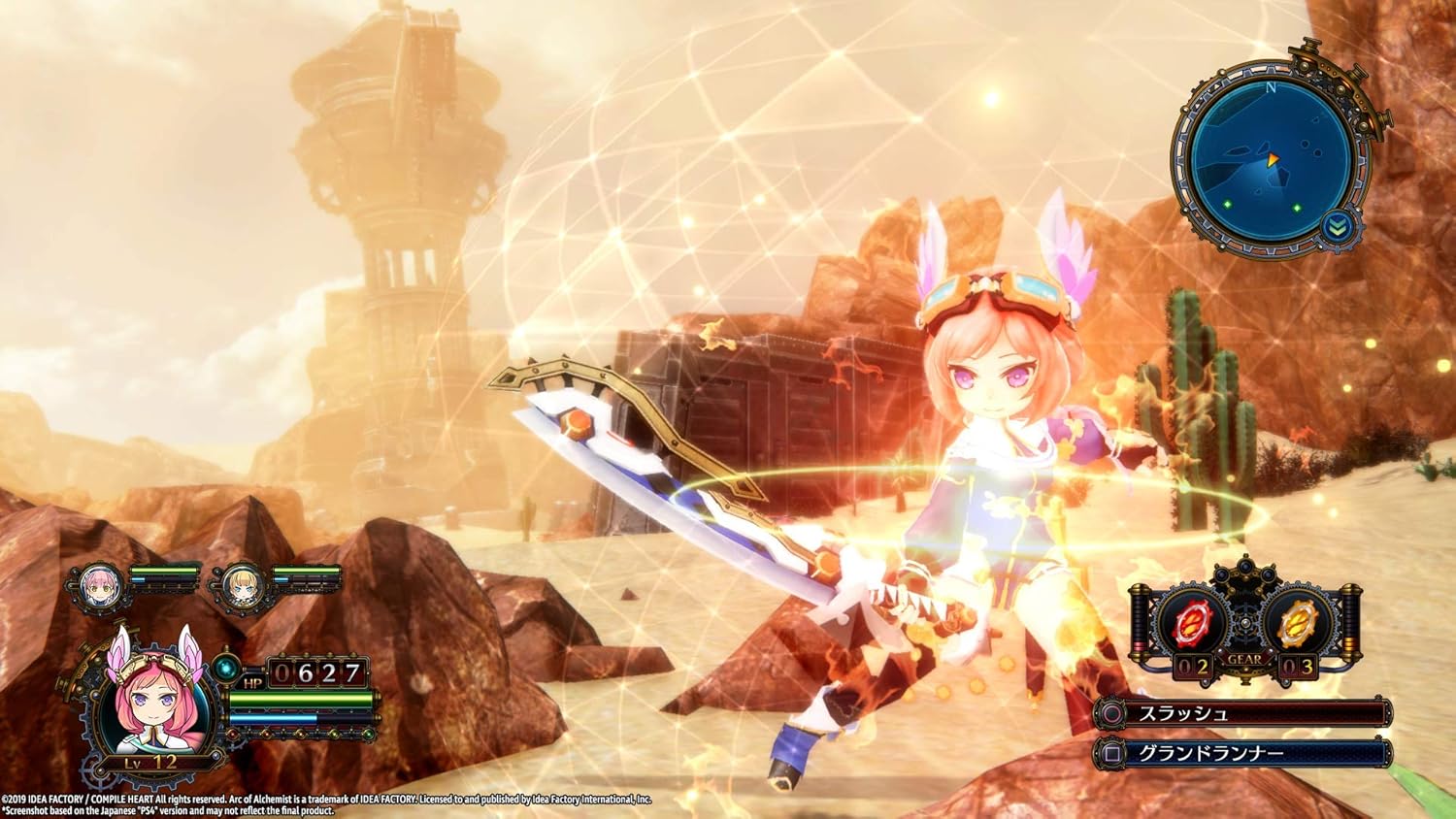Expand the gold gear counter showing 03

(x=1299, y=666)
